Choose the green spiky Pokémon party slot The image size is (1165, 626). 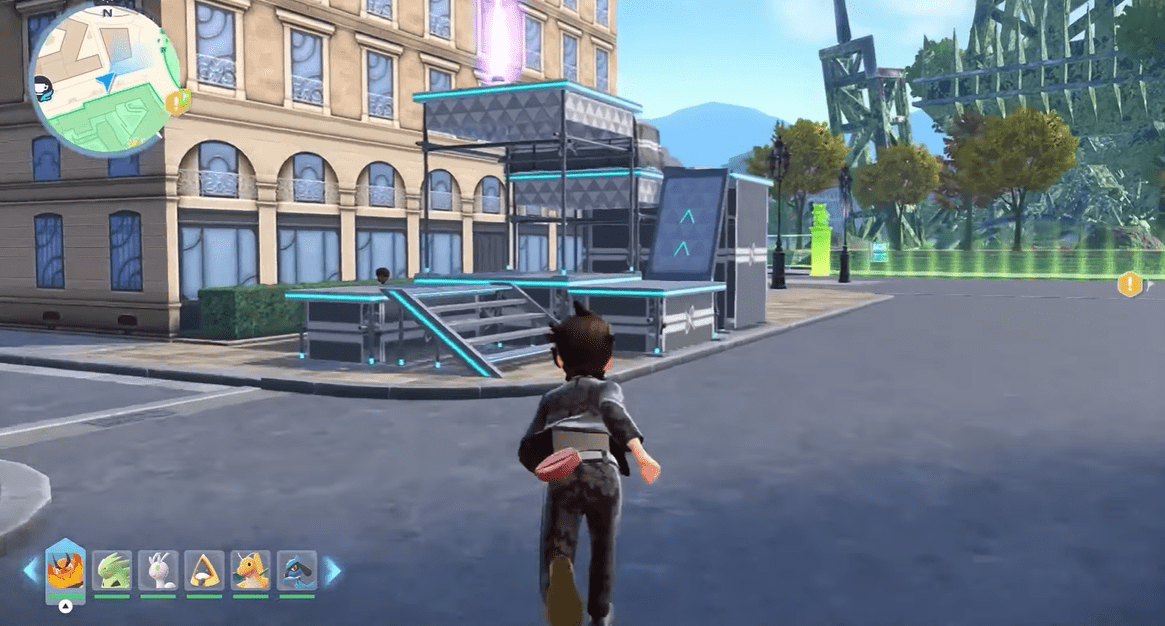(112, 570)
